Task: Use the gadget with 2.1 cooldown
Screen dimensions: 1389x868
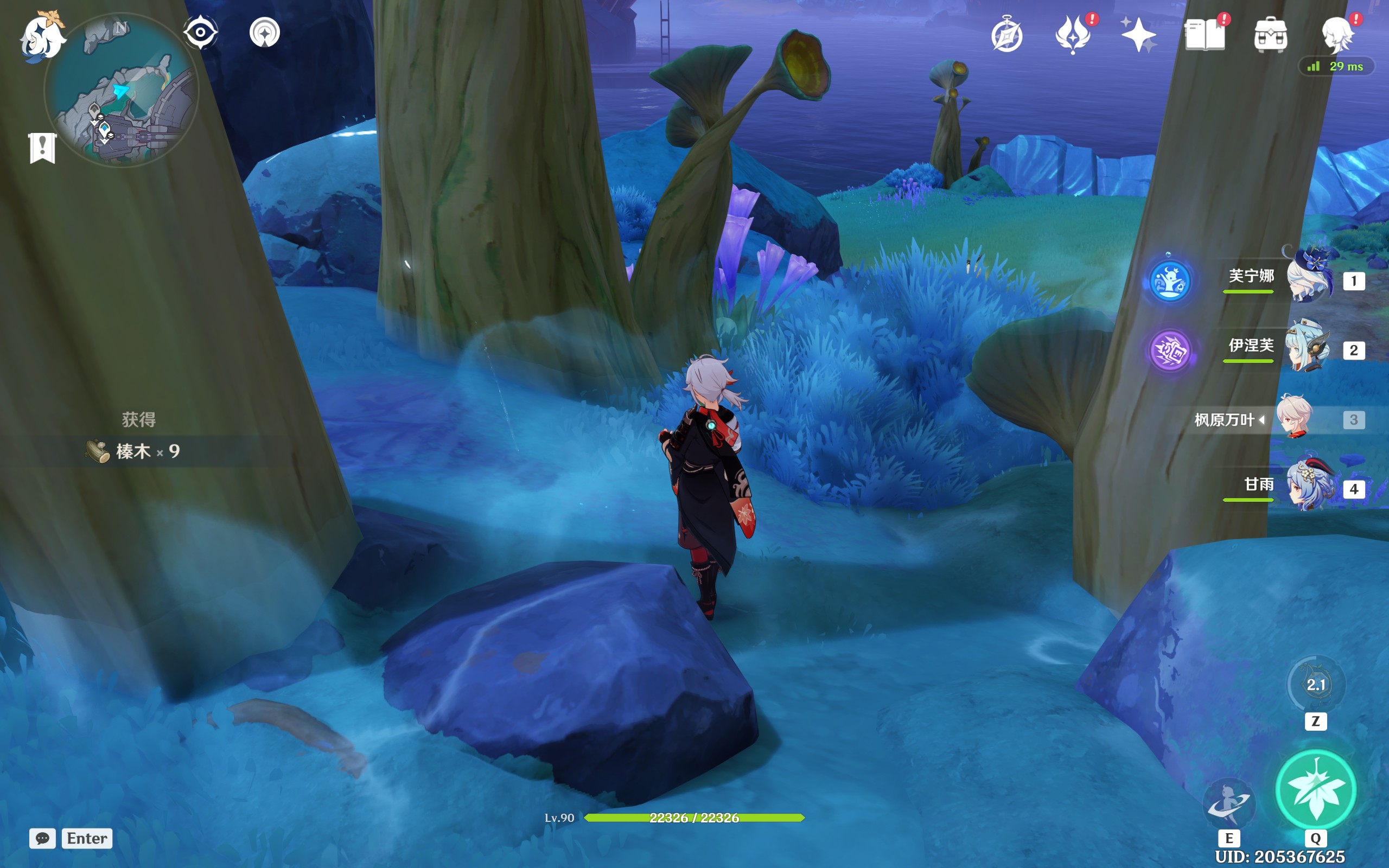Action: pos(1316,684)
